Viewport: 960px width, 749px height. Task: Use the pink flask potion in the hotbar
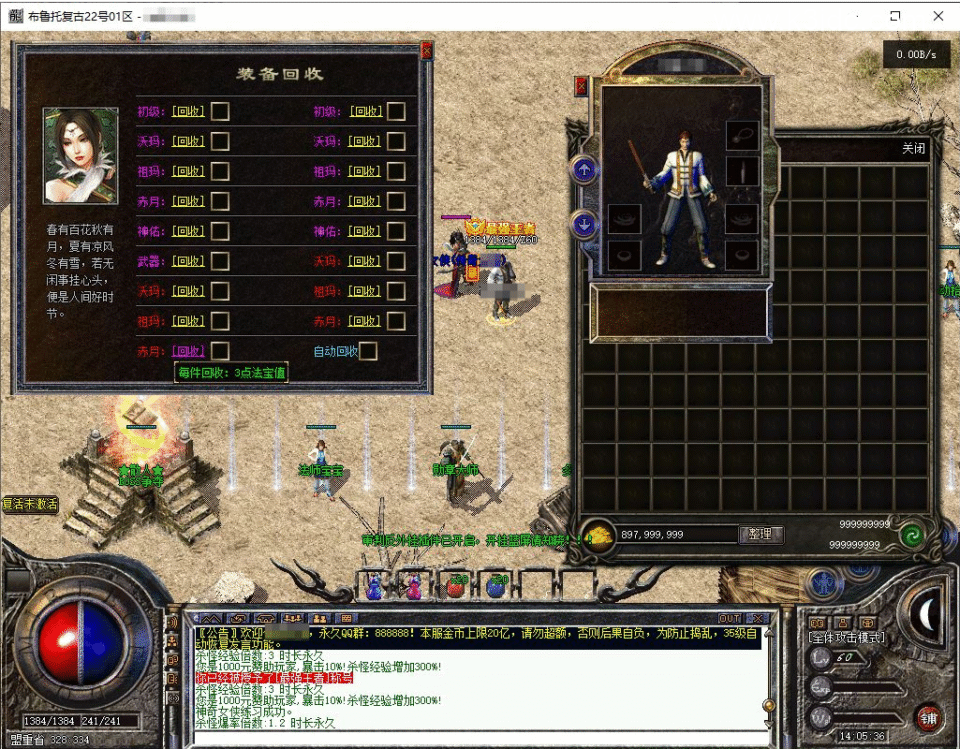[414, 587]
